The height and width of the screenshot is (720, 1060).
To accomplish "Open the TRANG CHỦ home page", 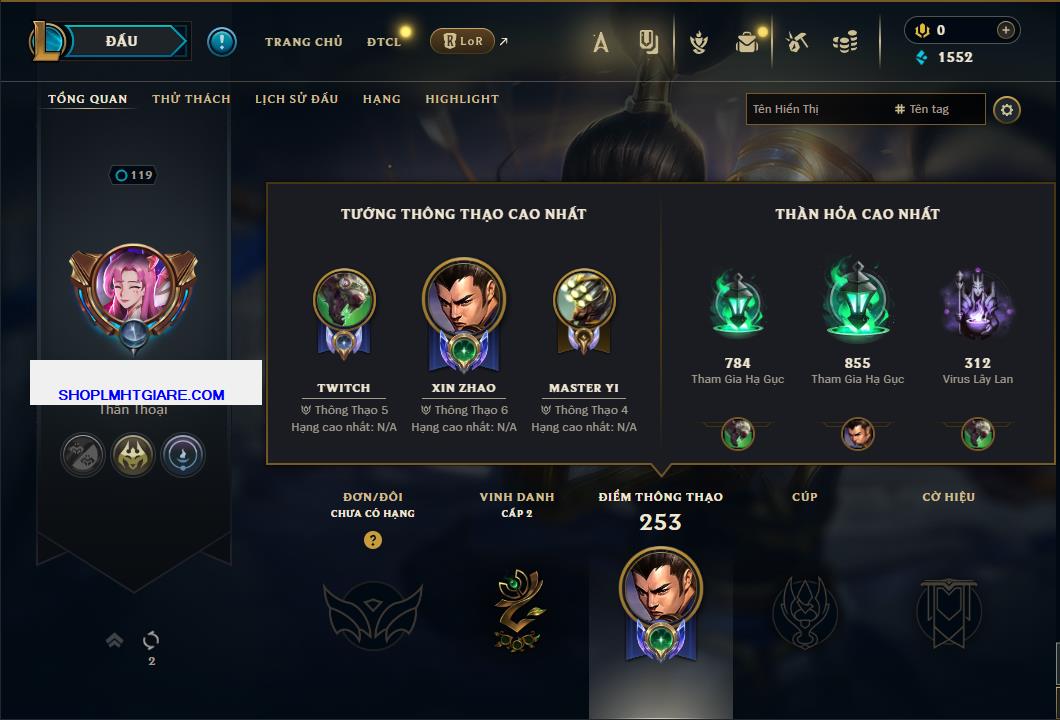I will (303, 42).
